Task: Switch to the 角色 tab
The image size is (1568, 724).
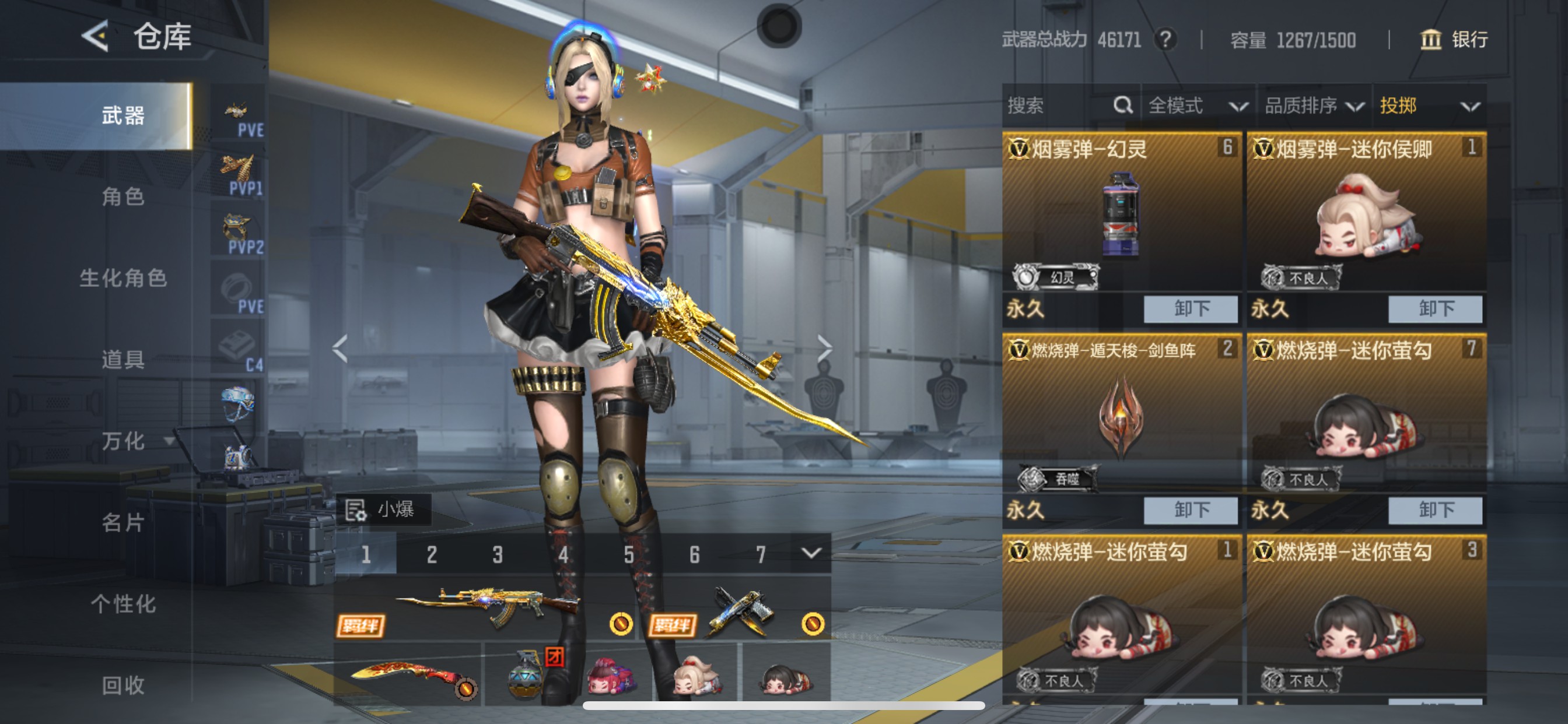Action: 123,196
